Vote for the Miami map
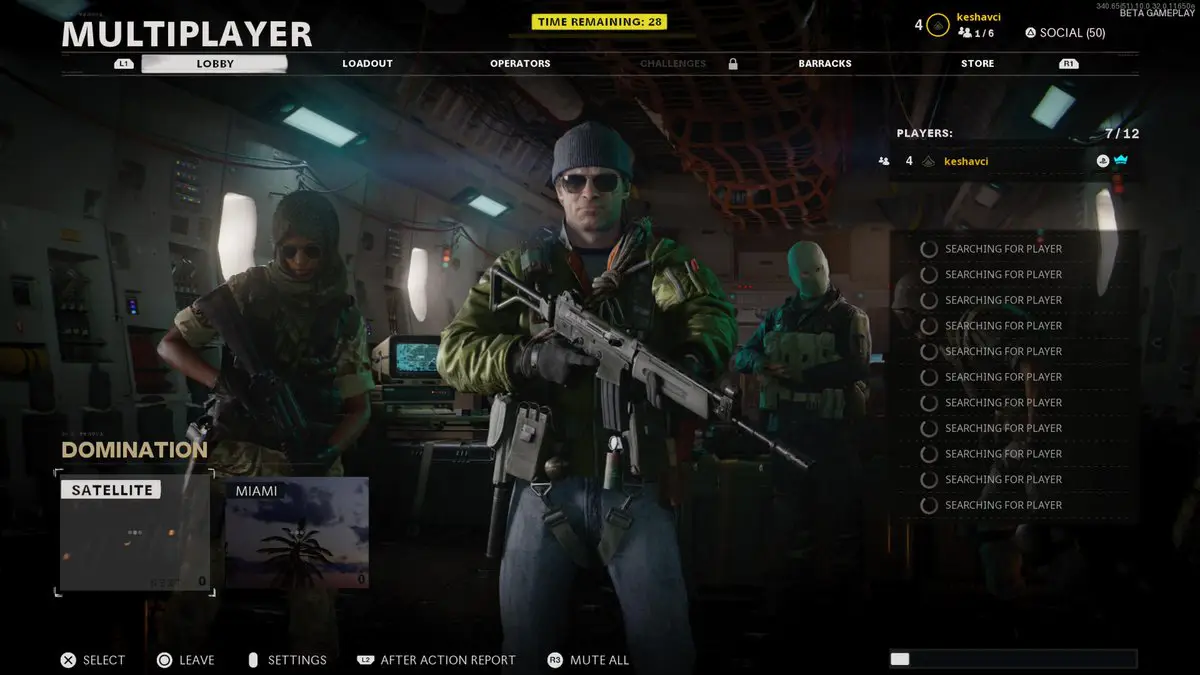1200x675 pixels. [x=297, y=532]
